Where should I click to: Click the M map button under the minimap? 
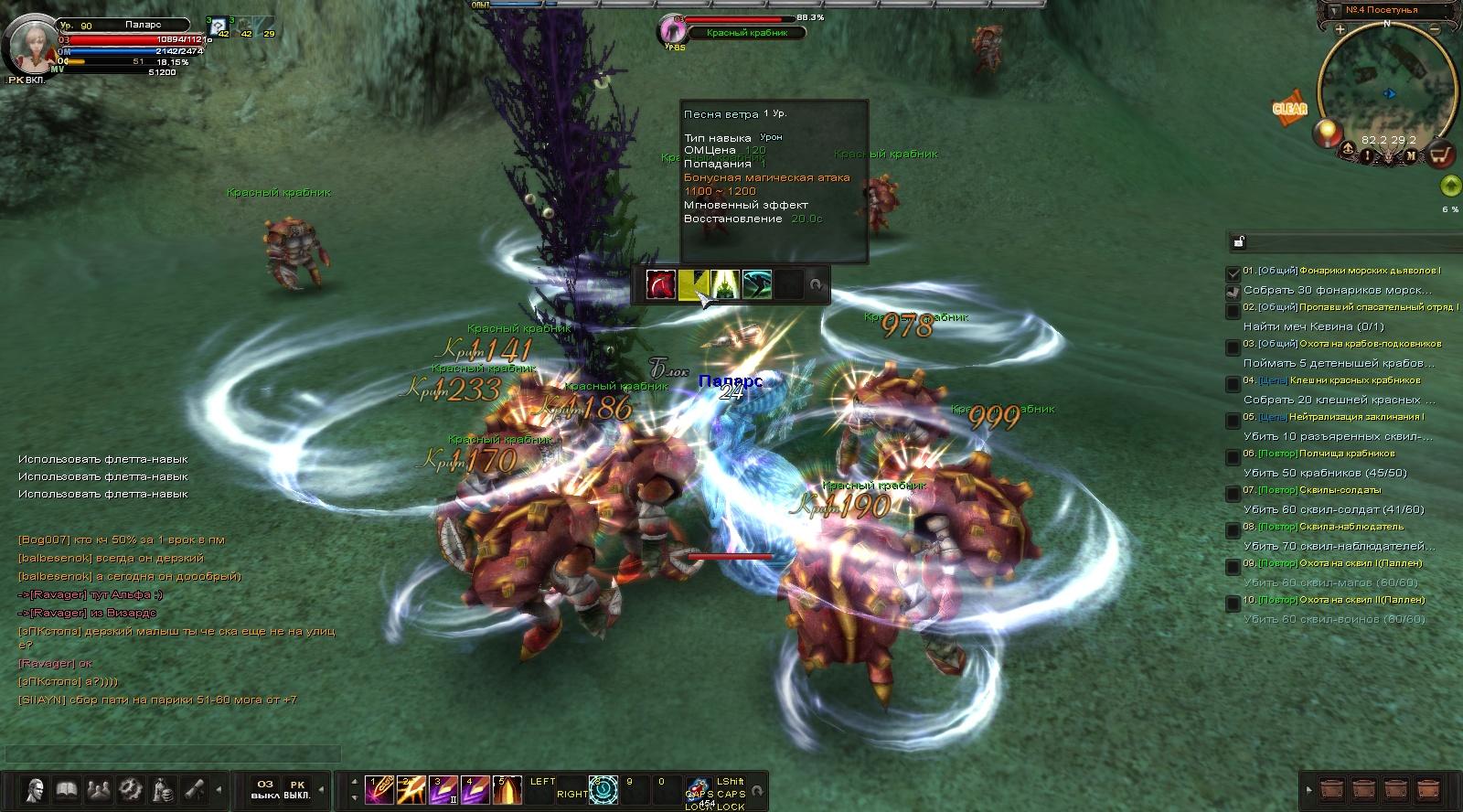1411,156
